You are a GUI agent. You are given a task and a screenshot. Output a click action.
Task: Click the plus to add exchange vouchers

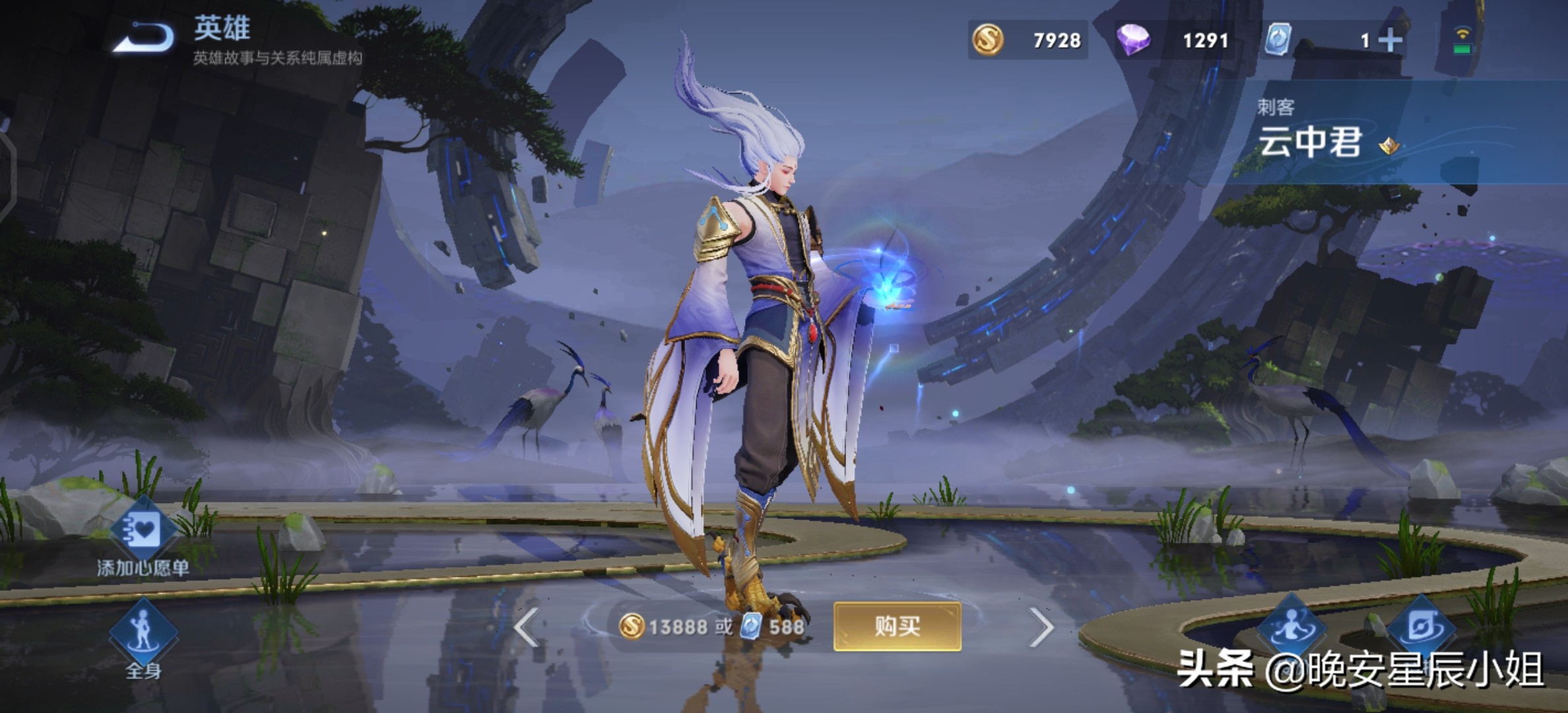[1390, 40]
